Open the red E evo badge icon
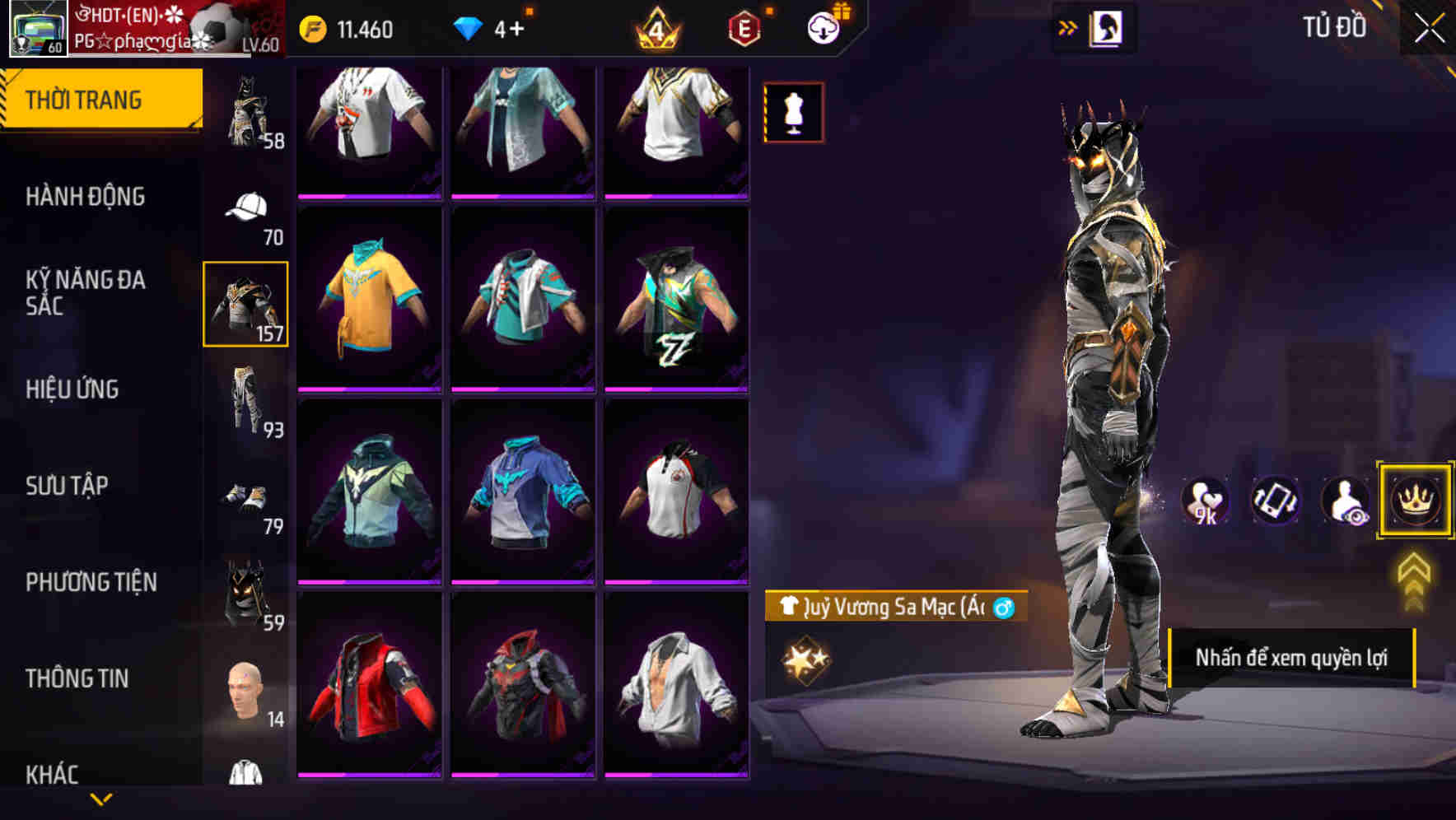1456x820 pixels. click(x=744, y=27)
